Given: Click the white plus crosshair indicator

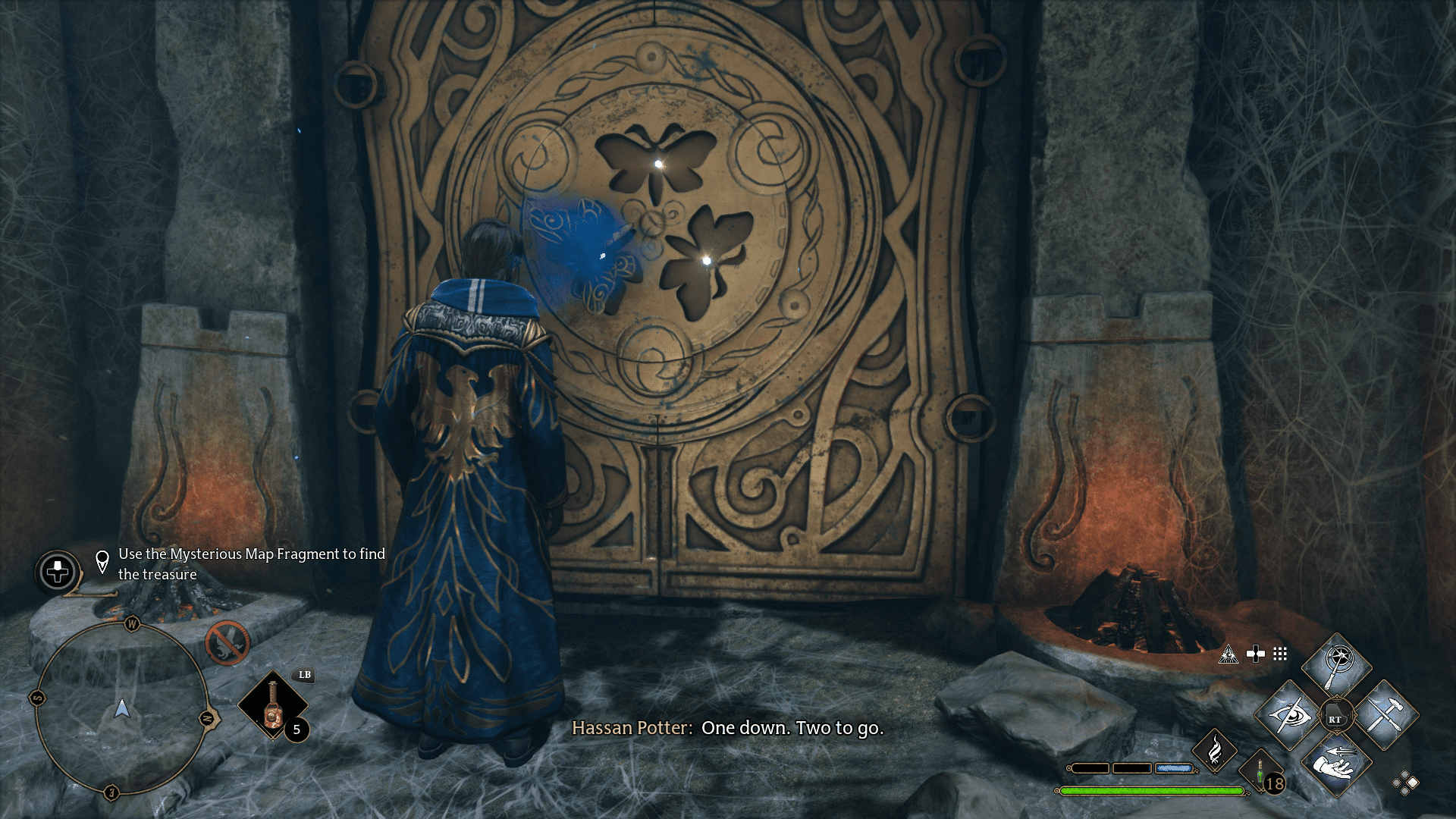Looking at the screenshot, I should [x=1255, y=654].
